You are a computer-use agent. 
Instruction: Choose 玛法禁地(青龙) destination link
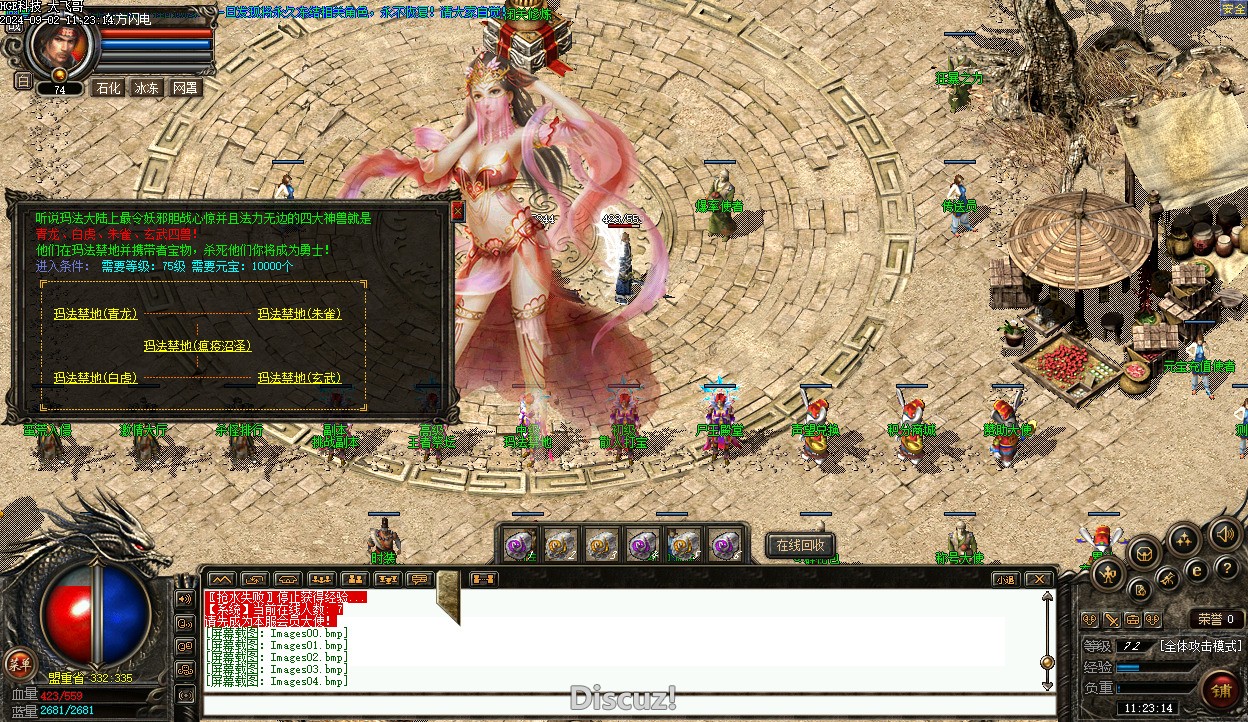pyautogui.click(x=95, y=314)
